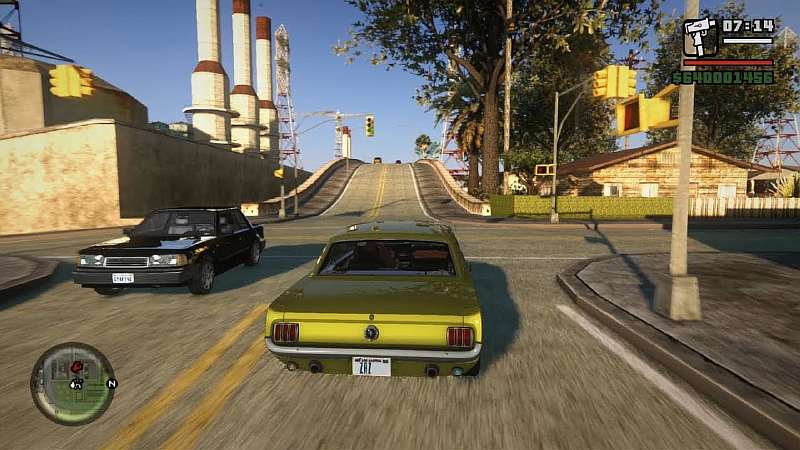Viewport: 800px width, 450px height.
Task: Click the circular radar minimap
Action: point(72,384)
